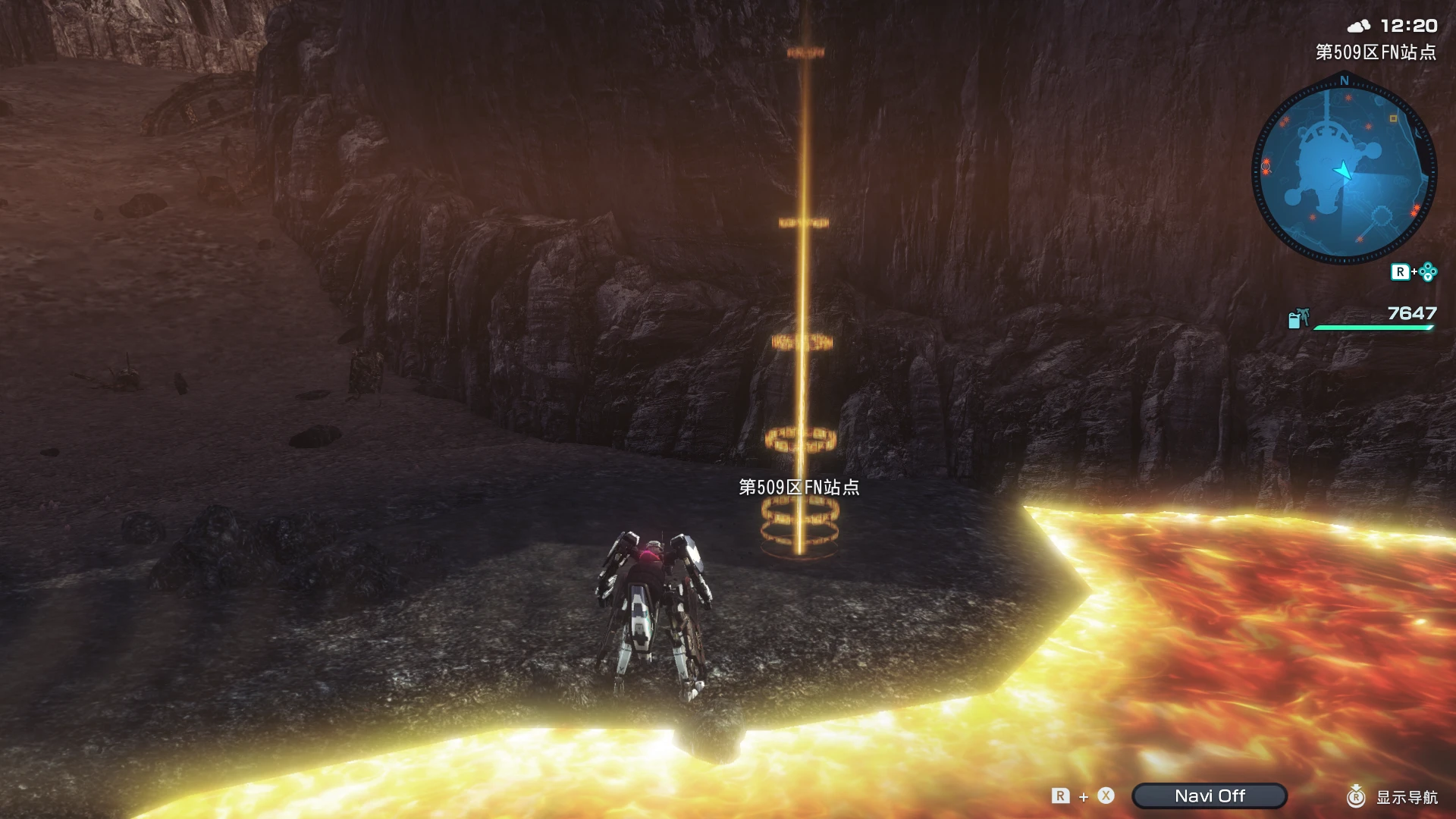The width and height of the screenshot is (1456, 819).
Task: Click the R button prompt above the fuel gauge
Action: point(1401,272)
